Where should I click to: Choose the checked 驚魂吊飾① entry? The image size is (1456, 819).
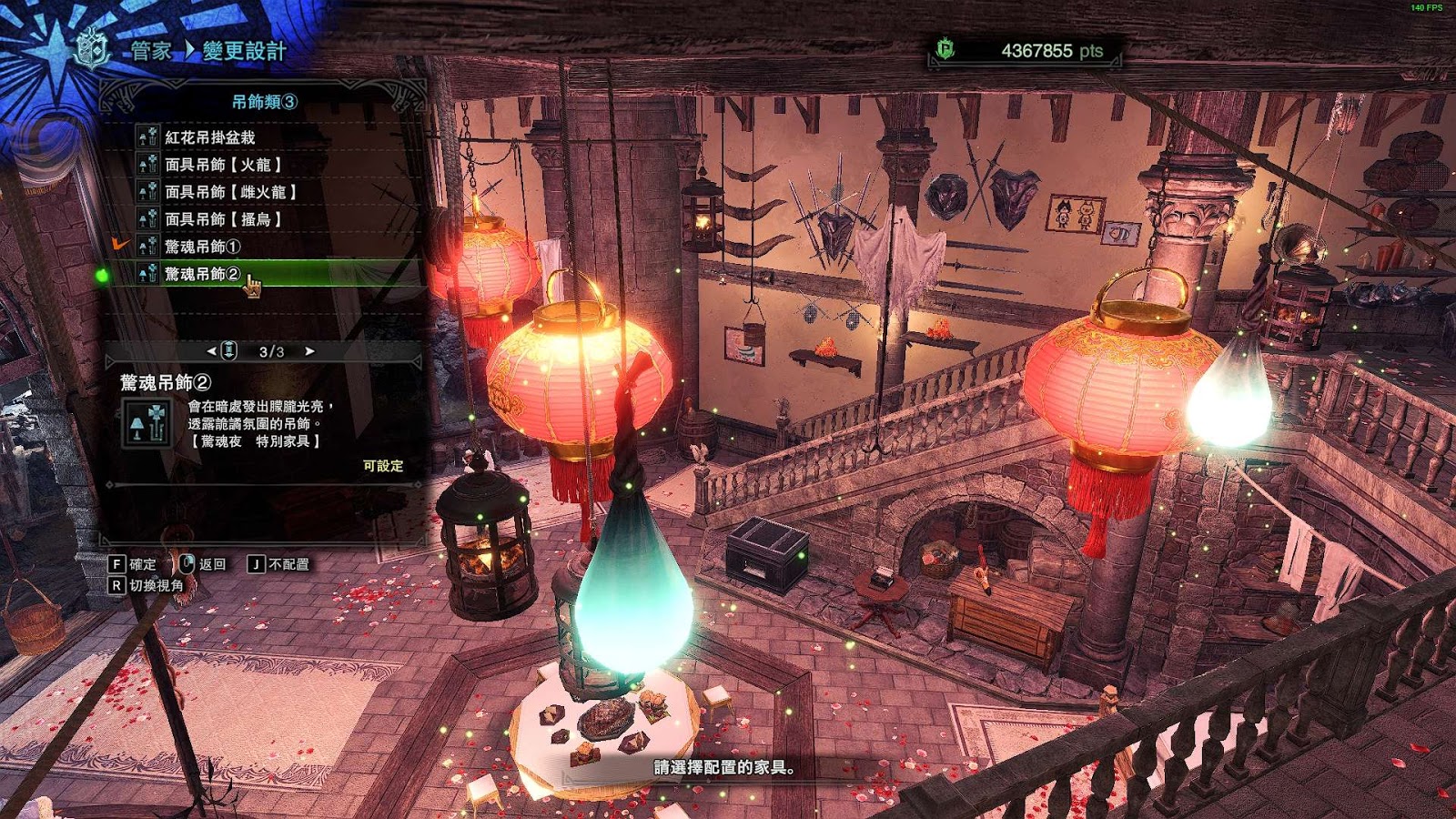(202, 247)
